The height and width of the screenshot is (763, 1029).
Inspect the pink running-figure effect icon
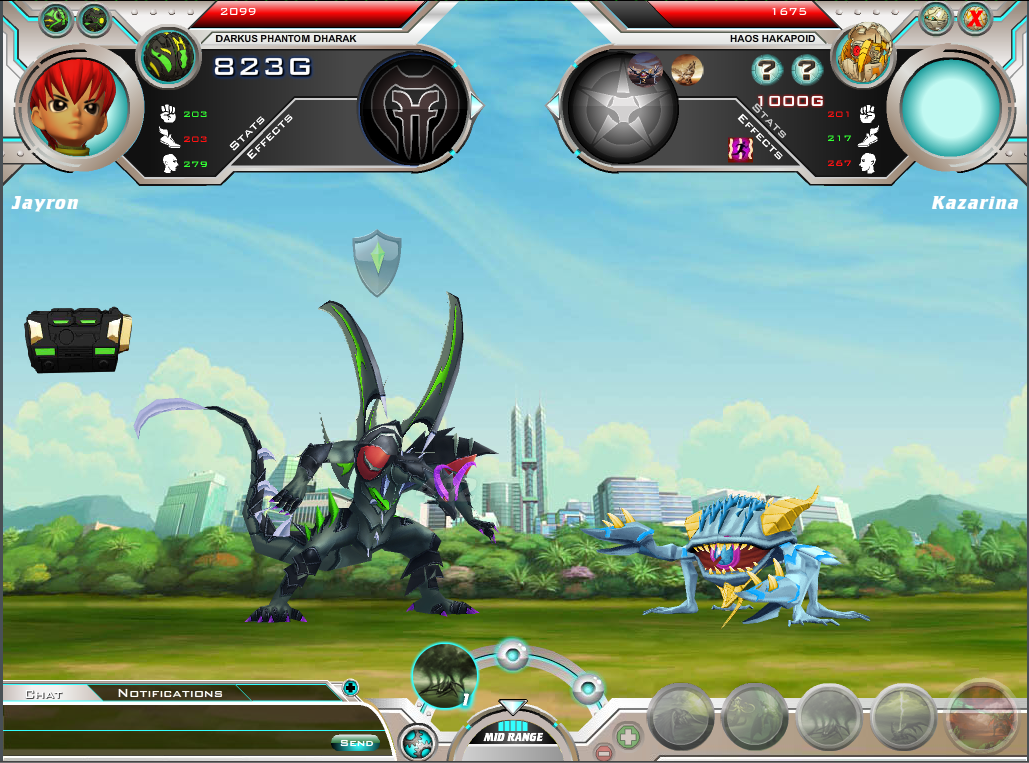point(740,149)
